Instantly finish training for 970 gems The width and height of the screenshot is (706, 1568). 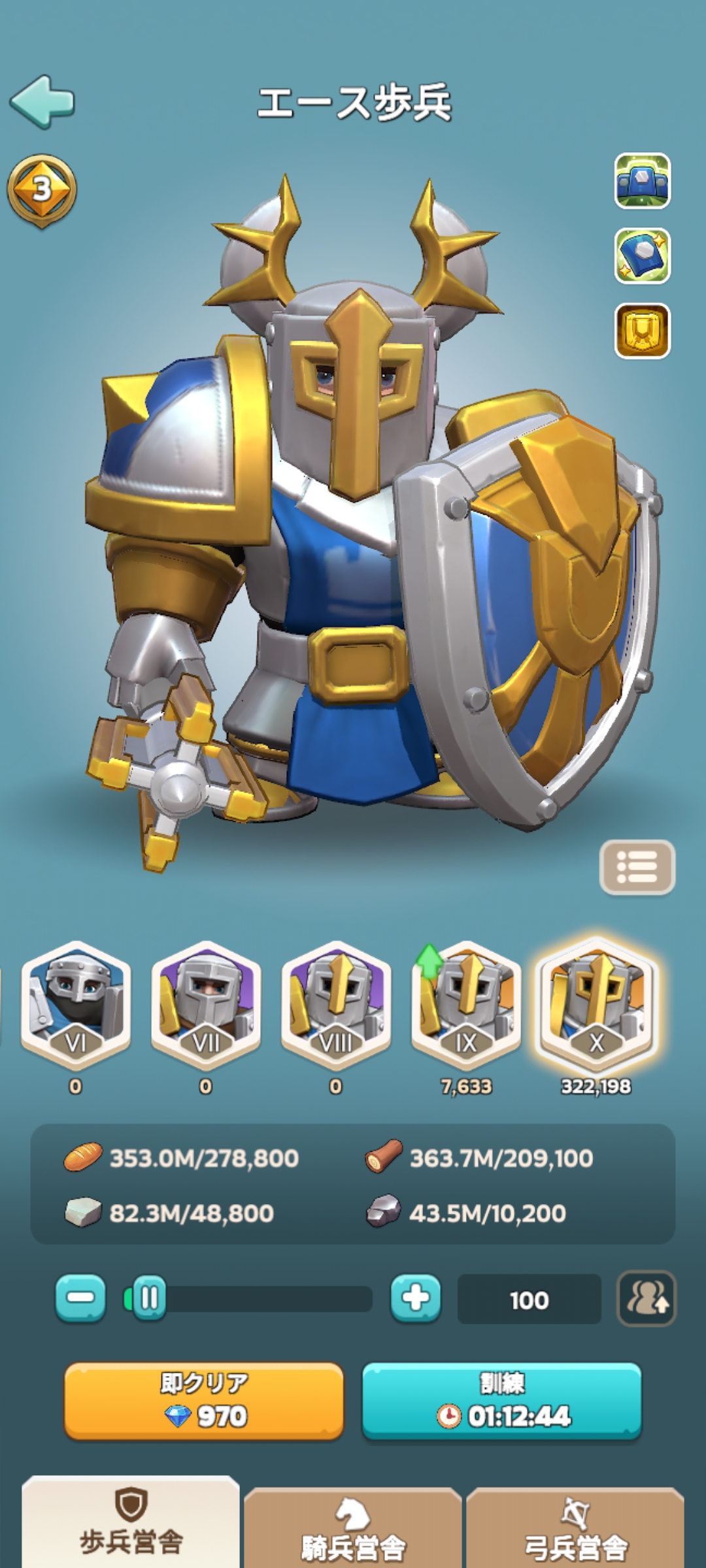204,1400
